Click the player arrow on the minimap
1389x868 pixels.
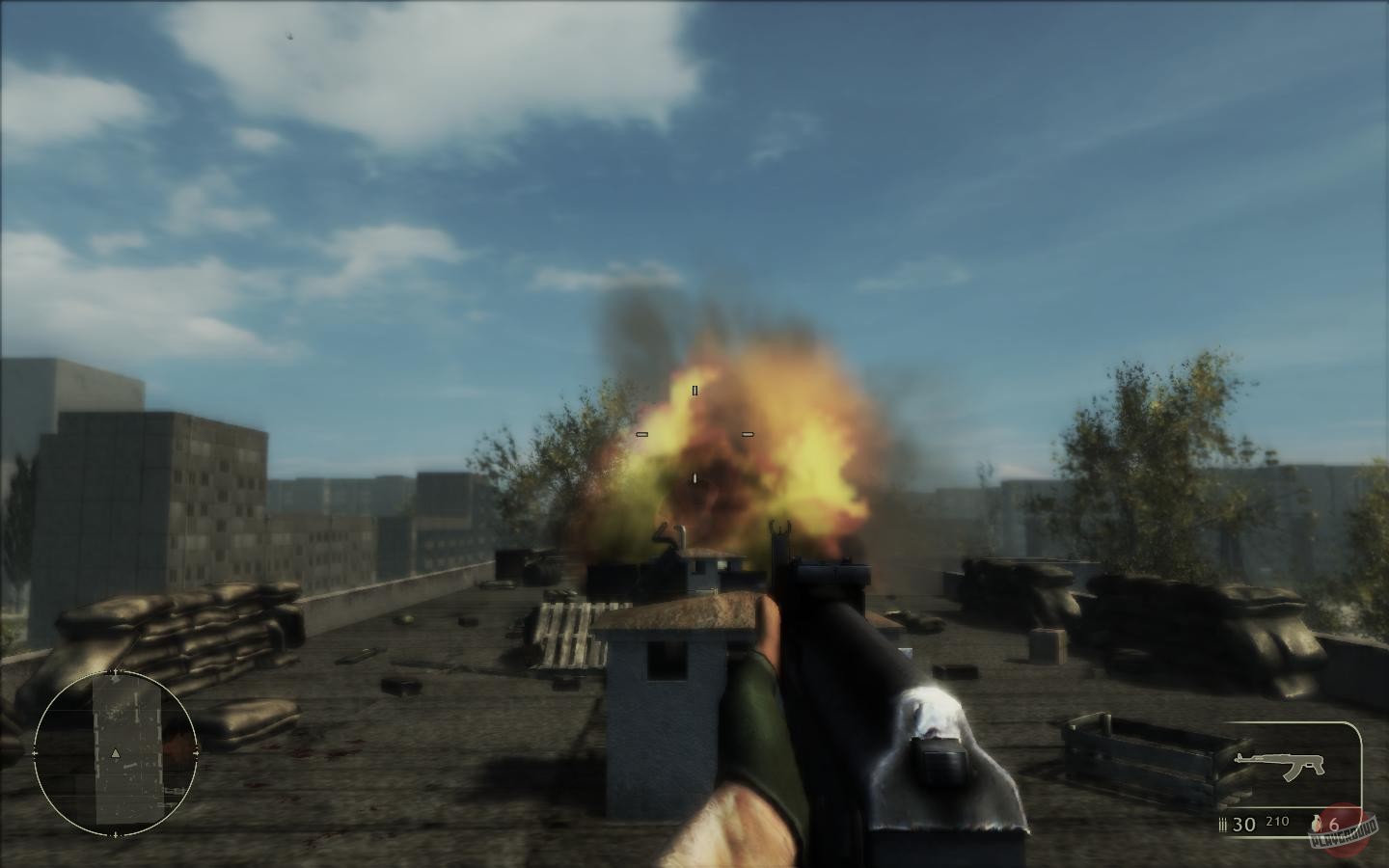click(115, 753)
